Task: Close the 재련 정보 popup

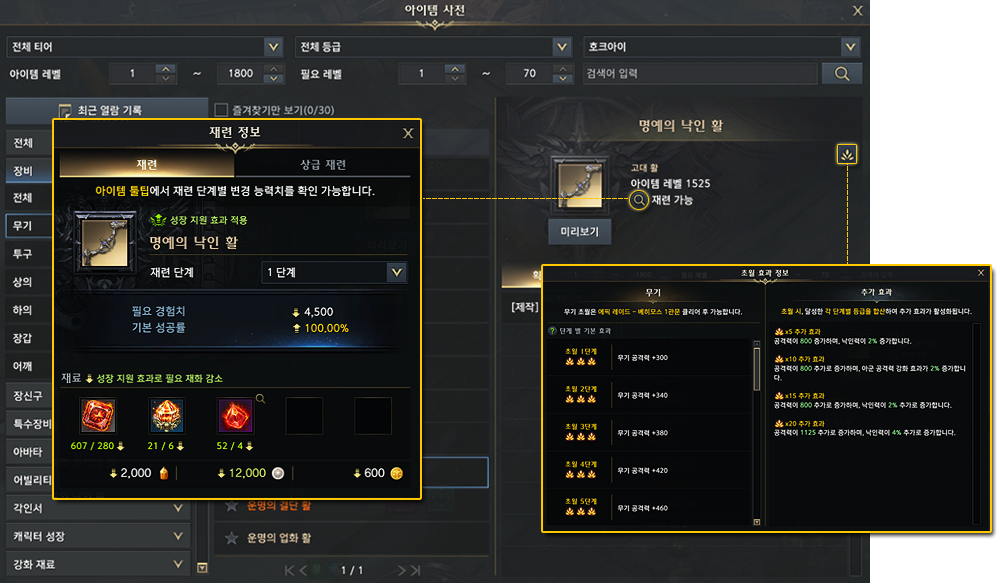Action: (x=408, y=133)
